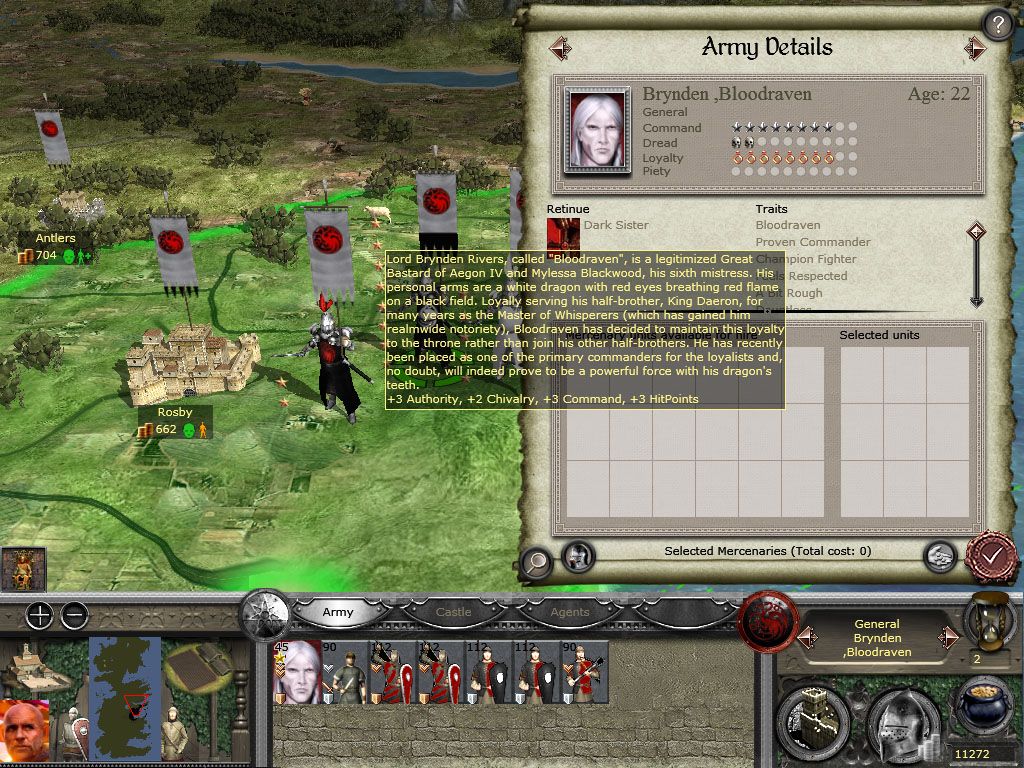Zoom out the minimap with minus button
The height and width of the screenshot is (768, 1024).
tap(74, 615)
